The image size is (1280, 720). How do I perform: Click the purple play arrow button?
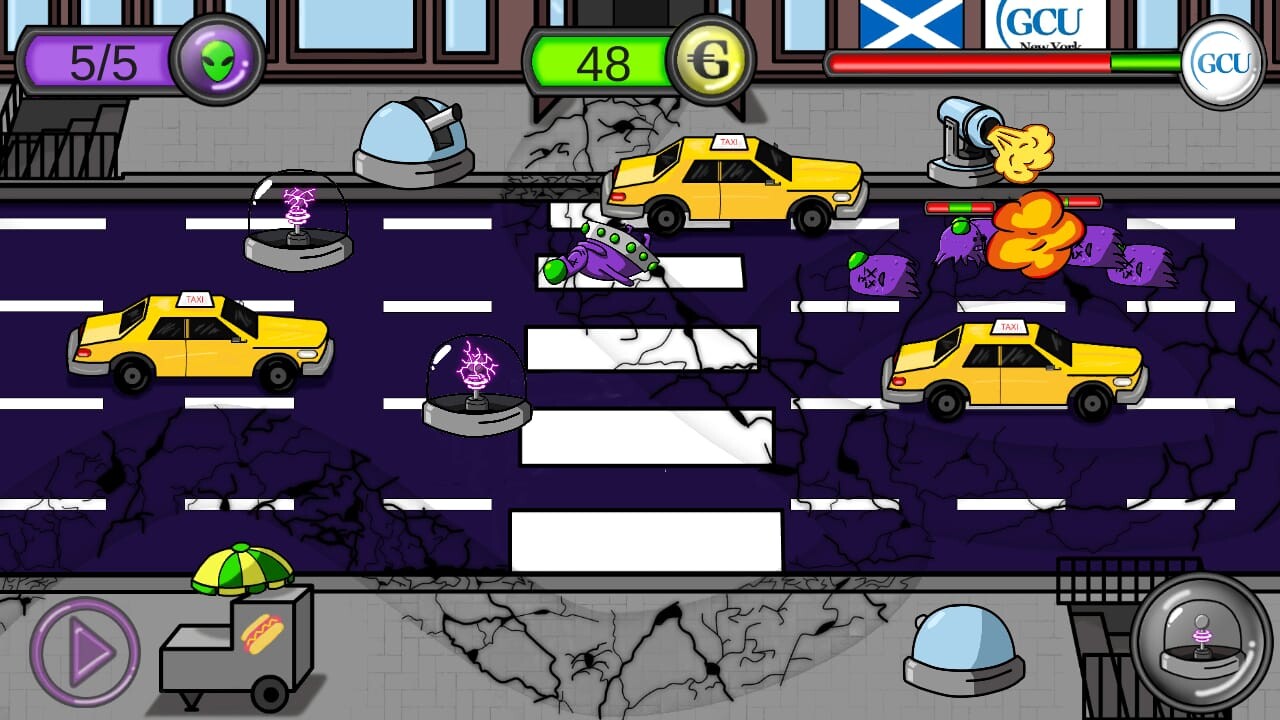[86, 652]
